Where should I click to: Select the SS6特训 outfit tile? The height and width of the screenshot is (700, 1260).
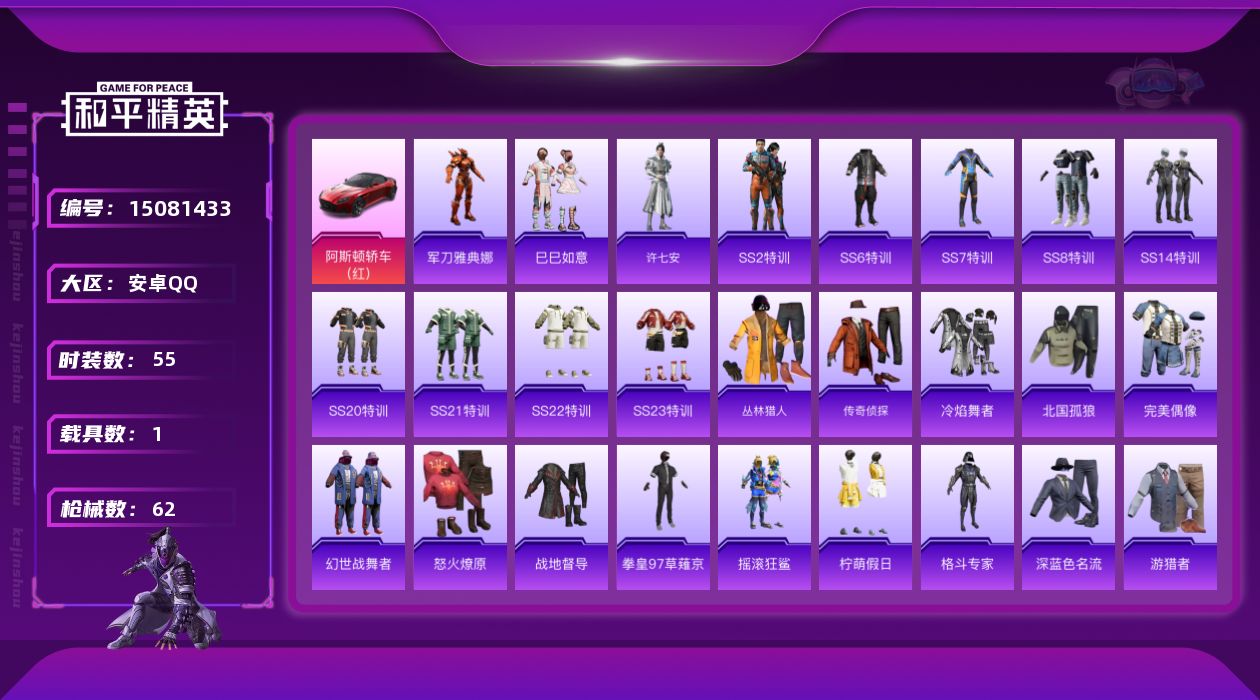(865, 211)
